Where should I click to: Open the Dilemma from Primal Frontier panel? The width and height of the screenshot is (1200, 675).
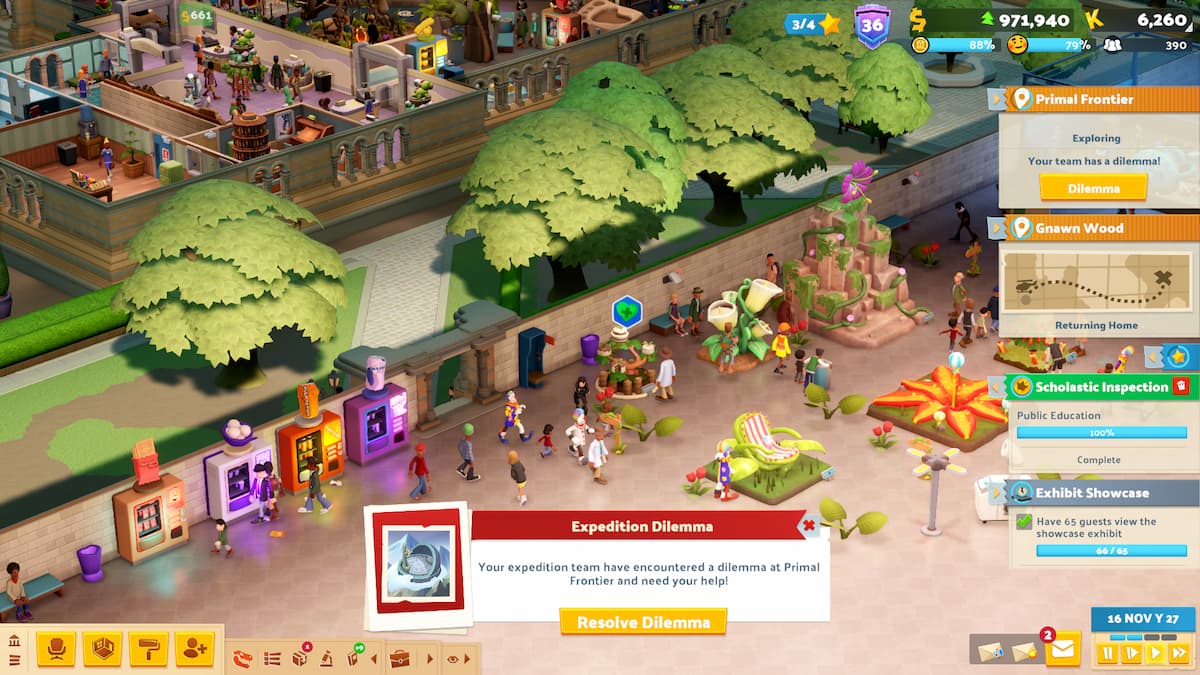(x=1092, y=187)
